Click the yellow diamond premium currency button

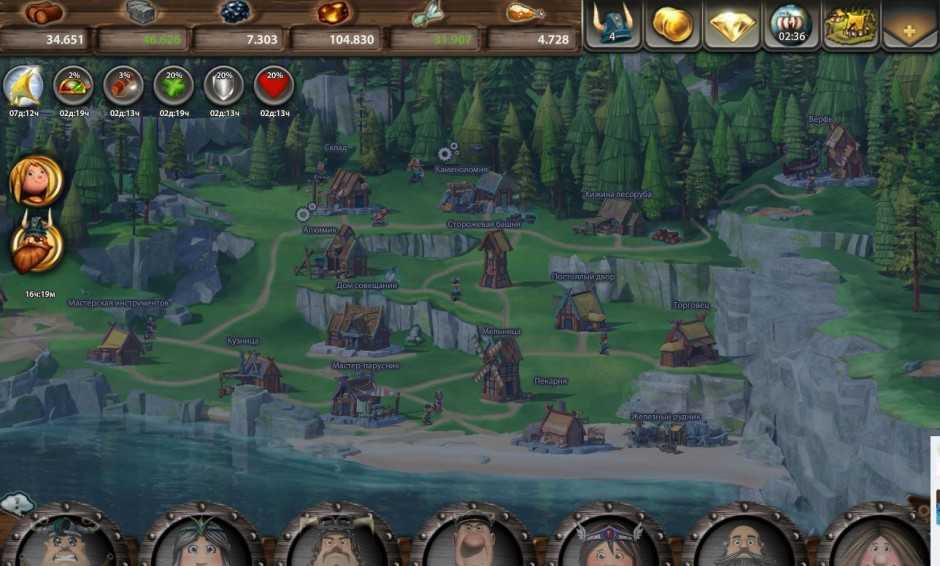pos(732,24)
